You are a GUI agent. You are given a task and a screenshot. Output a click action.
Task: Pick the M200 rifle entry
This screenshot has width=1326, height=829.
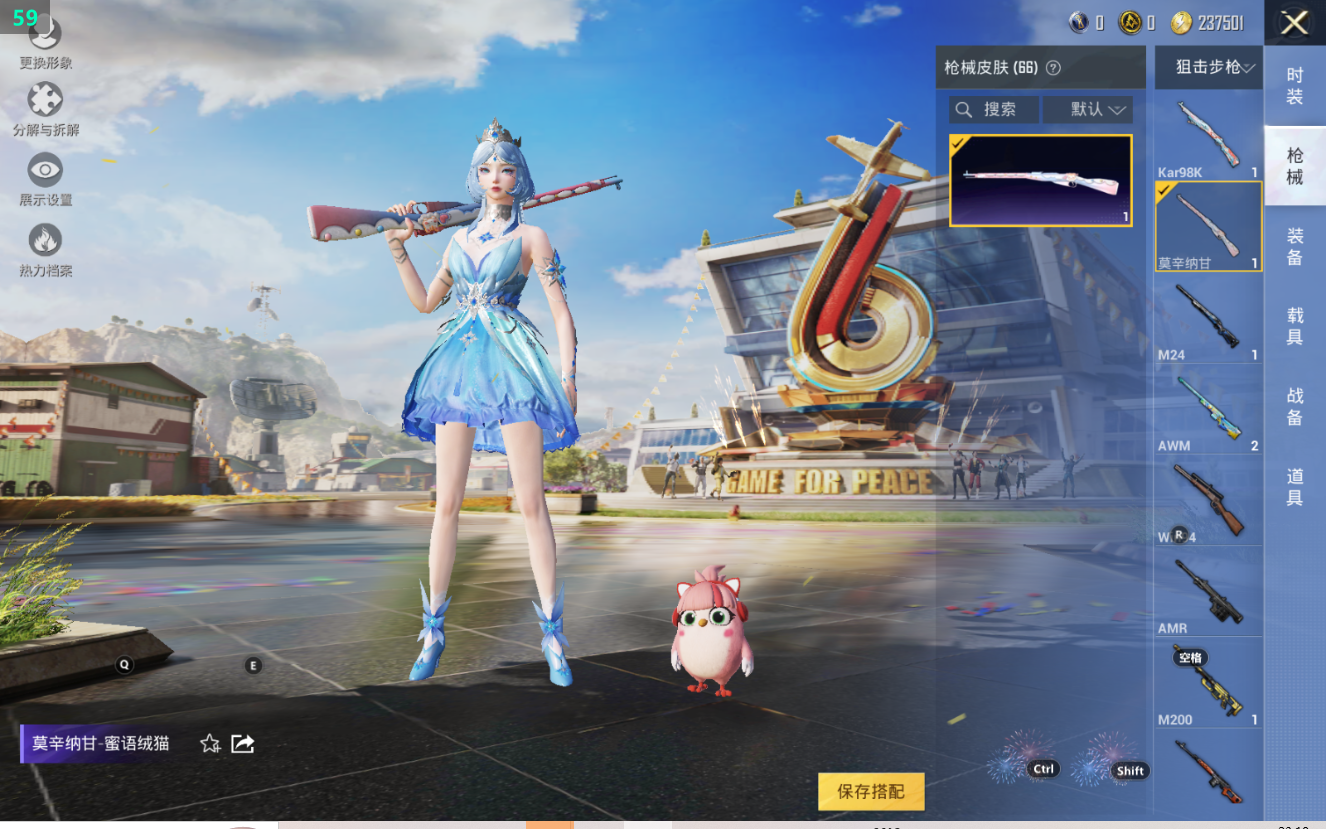1208,685
